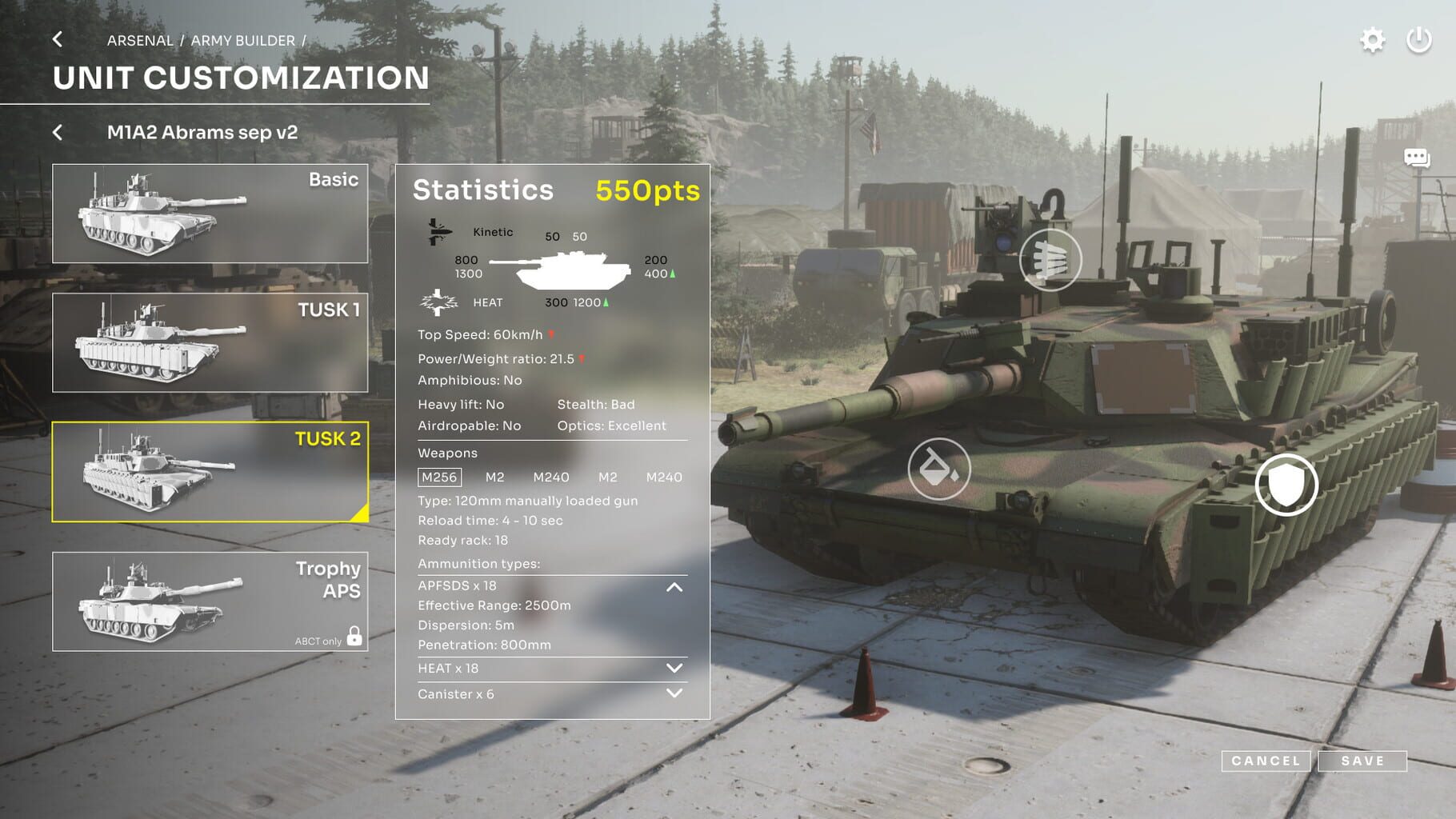Click the yellow 550pts cost display

(x=647, y=190)
